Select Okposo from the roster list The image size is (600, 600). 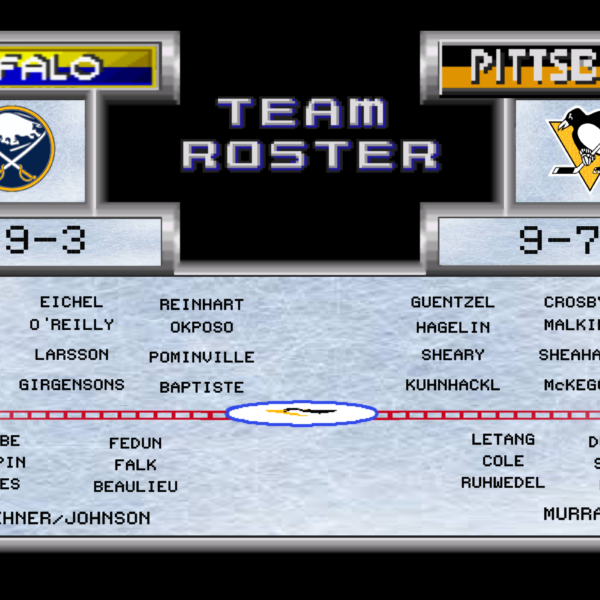pyautogui.click(x=201, y=327)
